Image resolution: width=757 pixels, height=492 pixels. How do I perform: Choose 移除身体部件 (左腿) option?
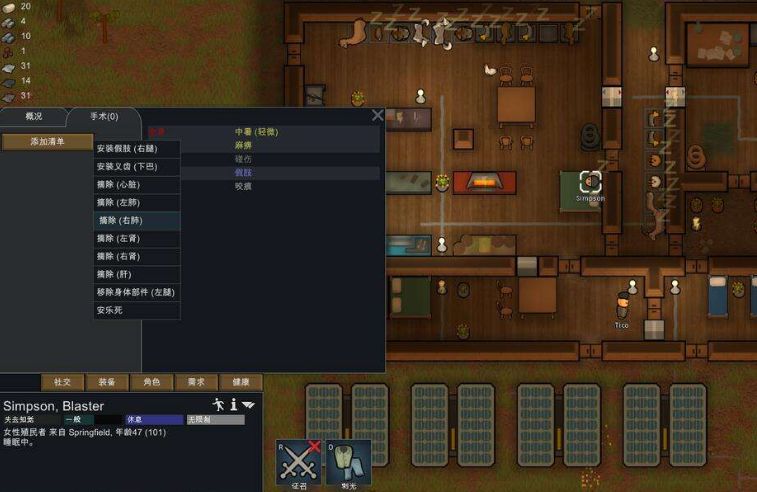pos(136,292)
